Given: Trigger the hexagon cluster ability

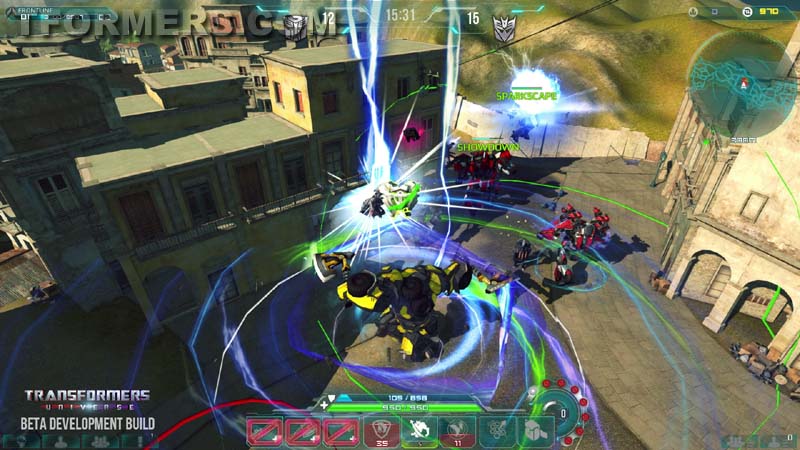Looking at the screenshot, I should pos(497,431).
